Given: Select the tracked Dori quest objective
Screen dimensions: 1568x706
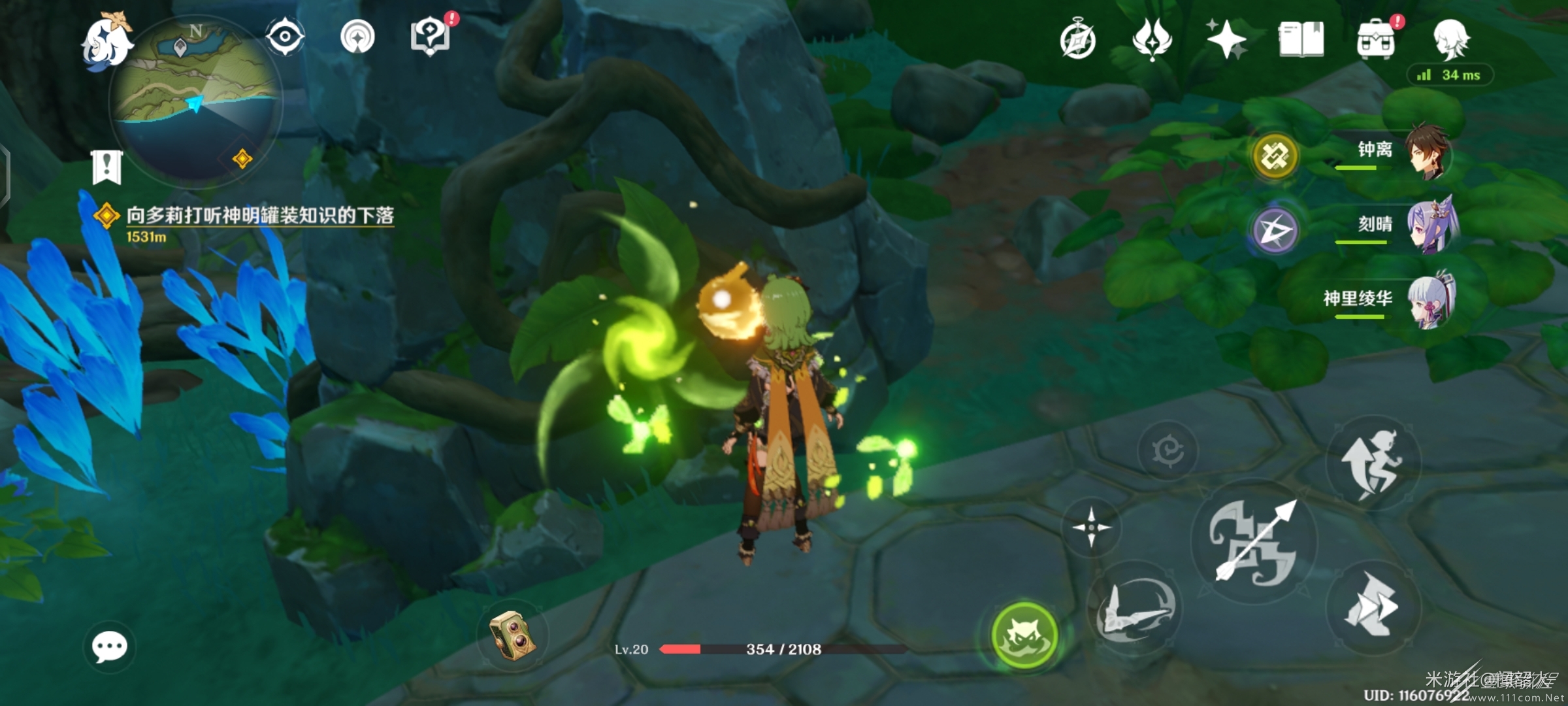Looking at the screenshot, I should (259, 216).
